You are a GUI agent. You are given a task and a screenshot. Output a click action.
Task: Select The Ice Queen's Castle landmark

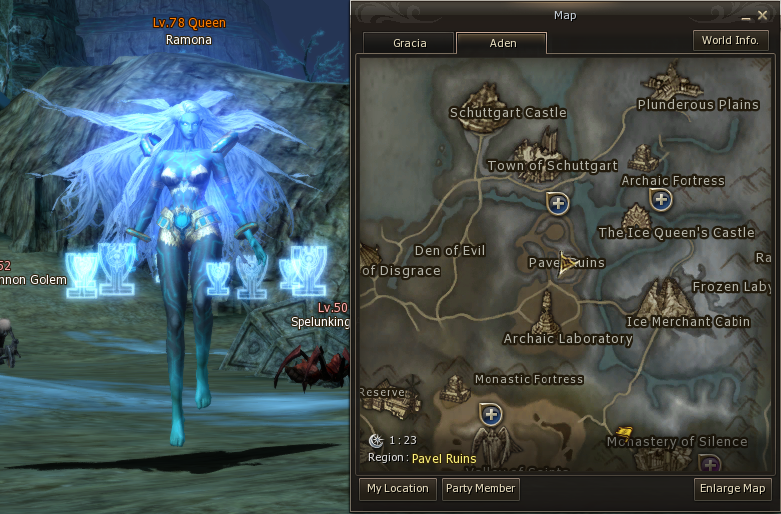[637, 216]
